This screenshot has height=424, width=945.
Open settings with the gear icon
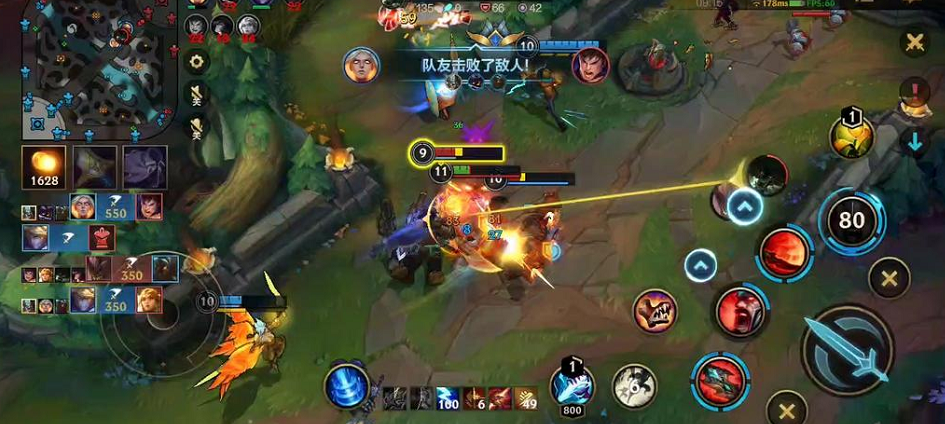(x=197, y=62)
